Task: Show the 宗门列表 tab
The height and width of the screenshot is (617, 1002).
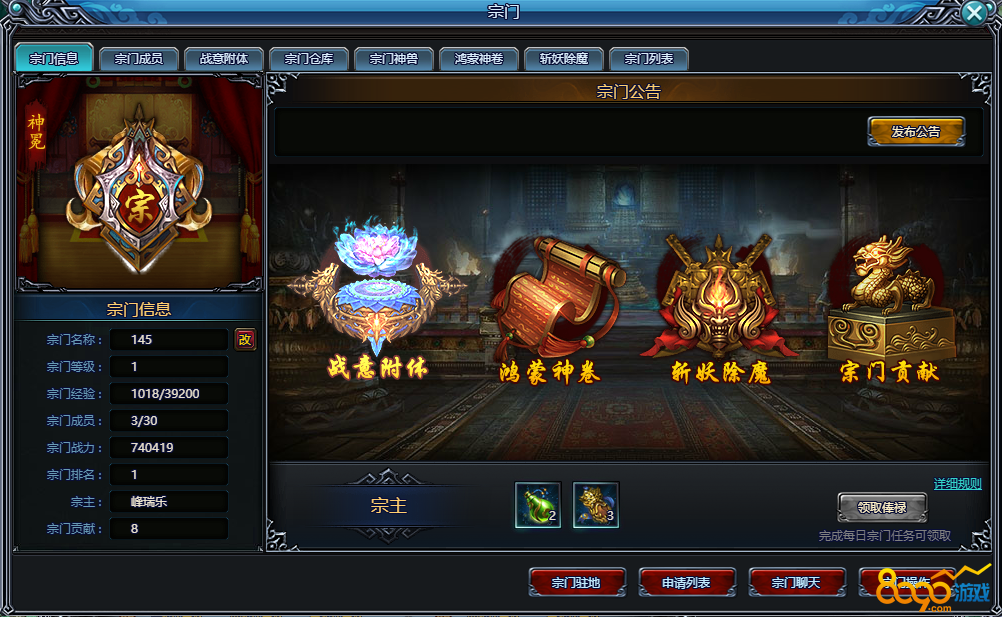Action: pyautogui.click(x=649, y=59)
